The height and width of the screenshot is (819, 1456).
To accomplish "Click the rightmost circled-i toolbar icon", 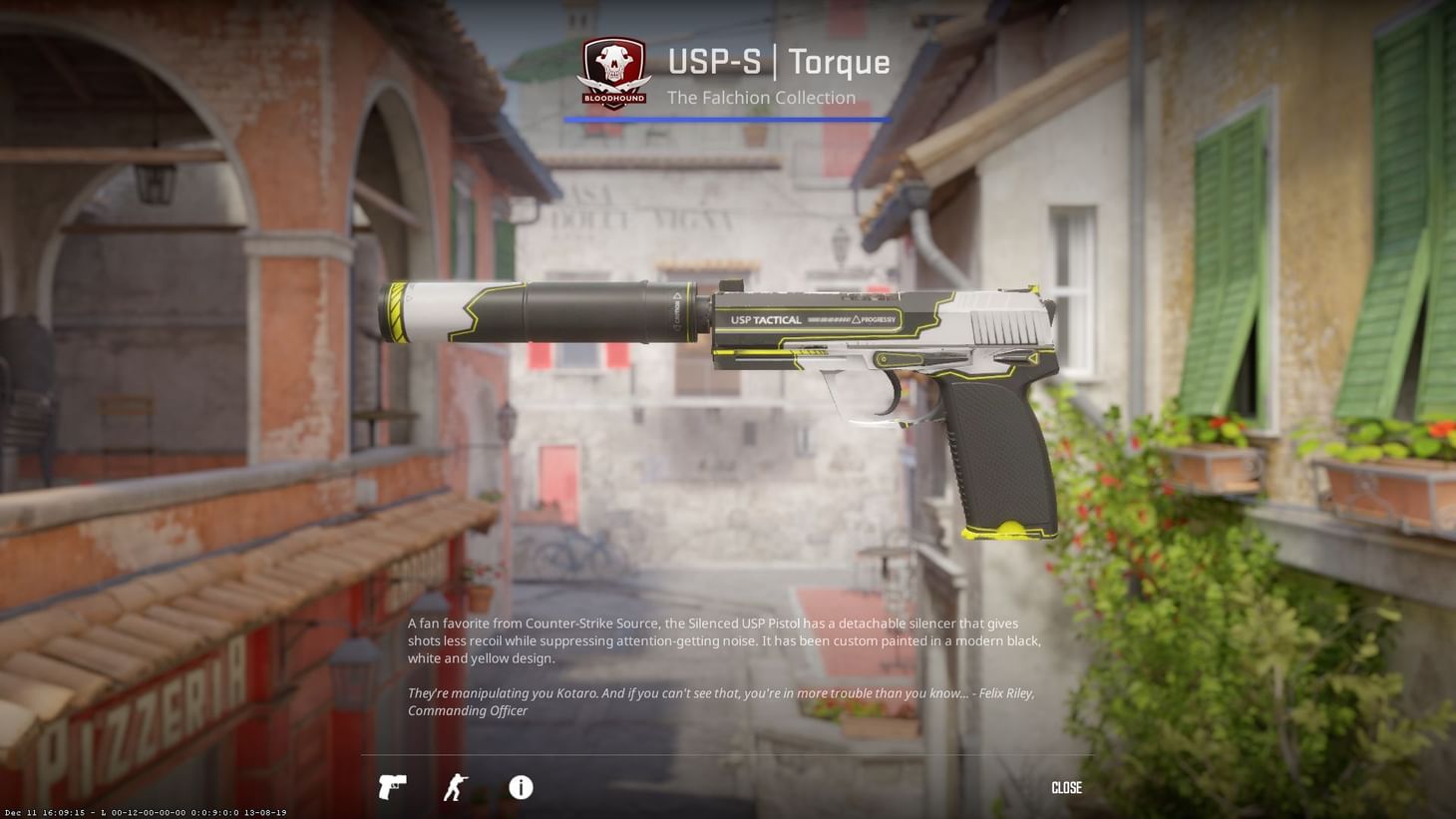I will coord(520,788).
